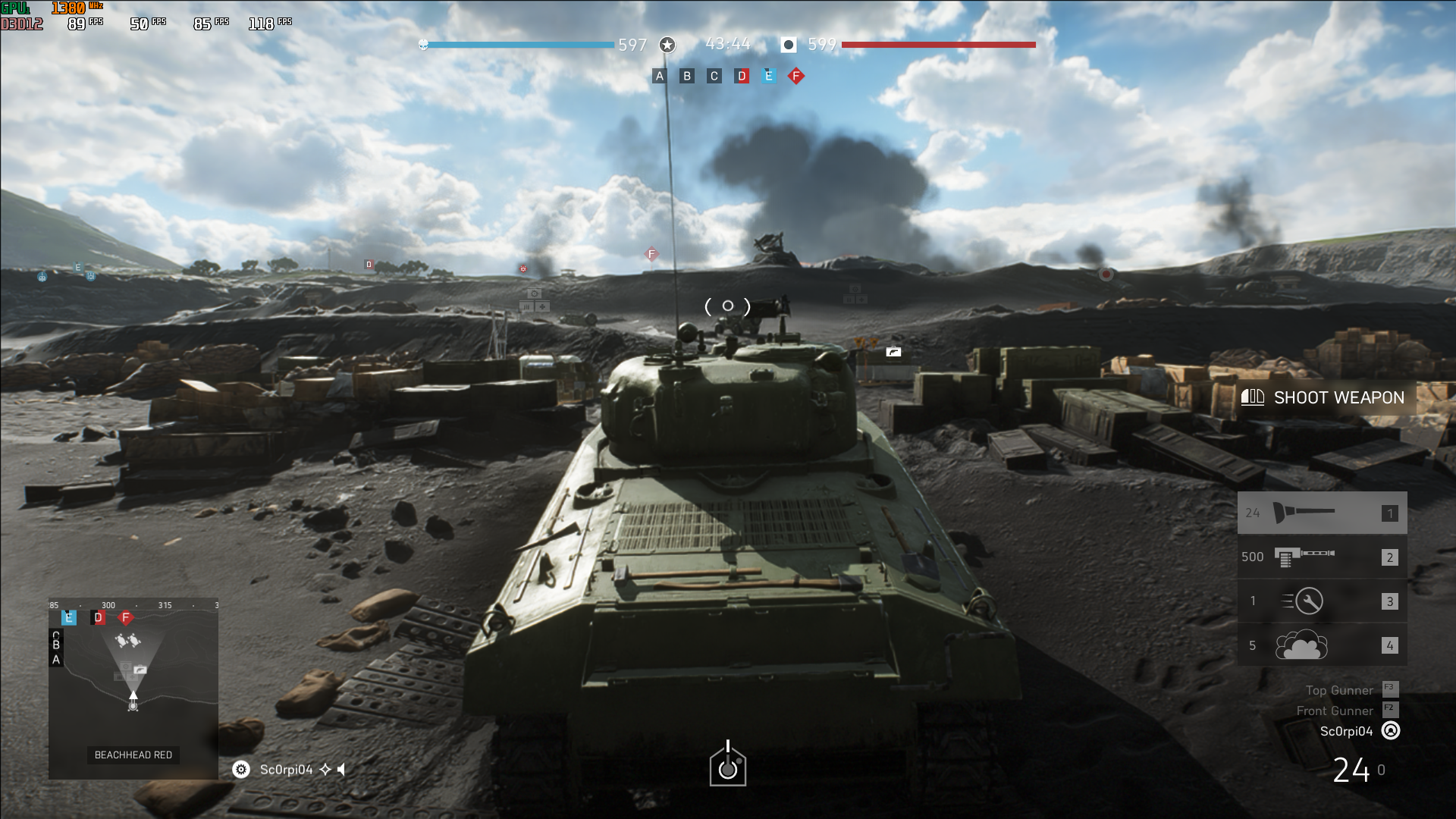Select blue objective E flag at top

(x=769, y=76)
